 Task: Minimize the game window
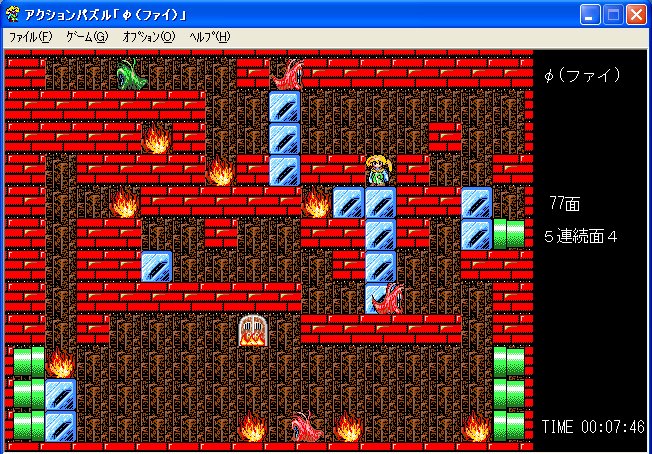[591, 14]
